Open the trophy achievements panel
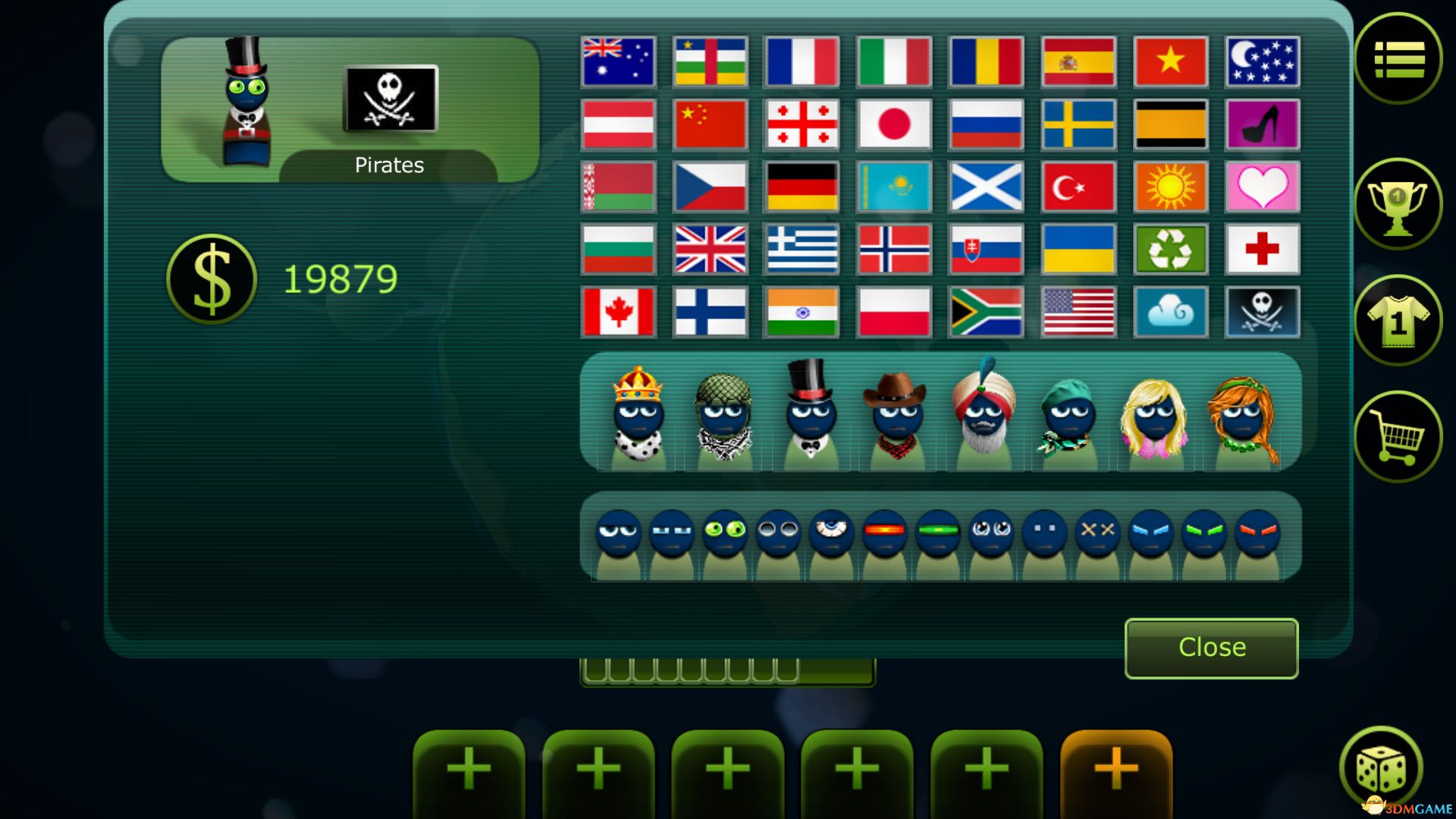Screen dimensions: 1456x819 (1398, 202)
